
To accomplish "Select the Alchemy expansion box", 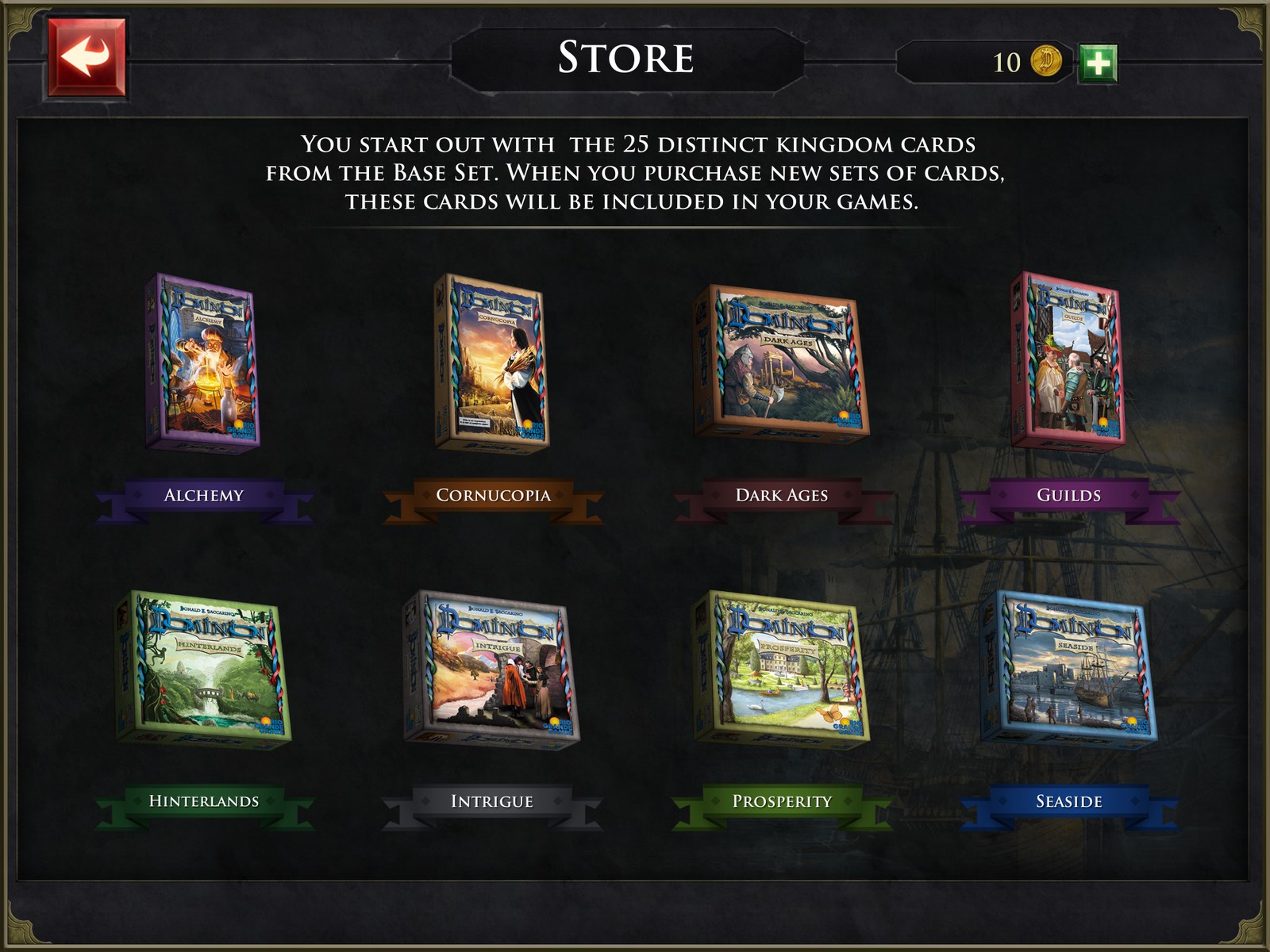I will (x=203, y=363).
